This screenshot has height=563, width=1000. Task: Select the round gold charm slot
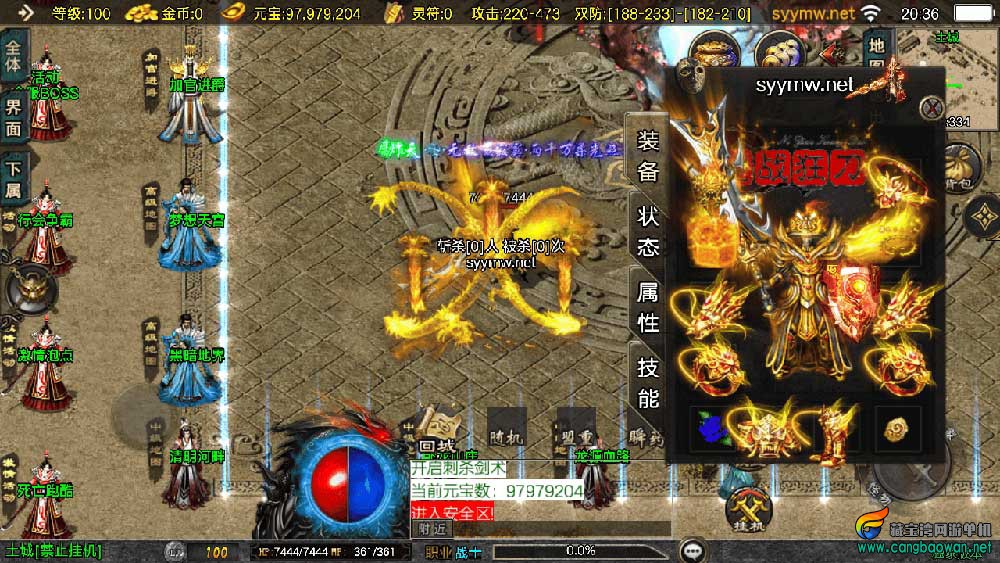coord(897,429)
